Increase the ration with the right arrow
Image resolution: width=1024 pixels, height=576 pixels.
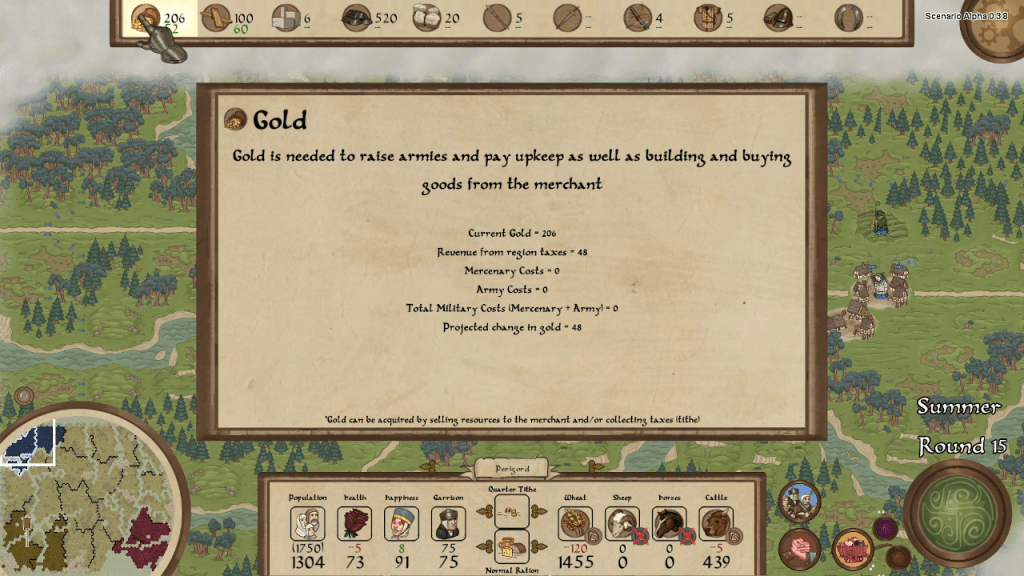click(539, 547)
